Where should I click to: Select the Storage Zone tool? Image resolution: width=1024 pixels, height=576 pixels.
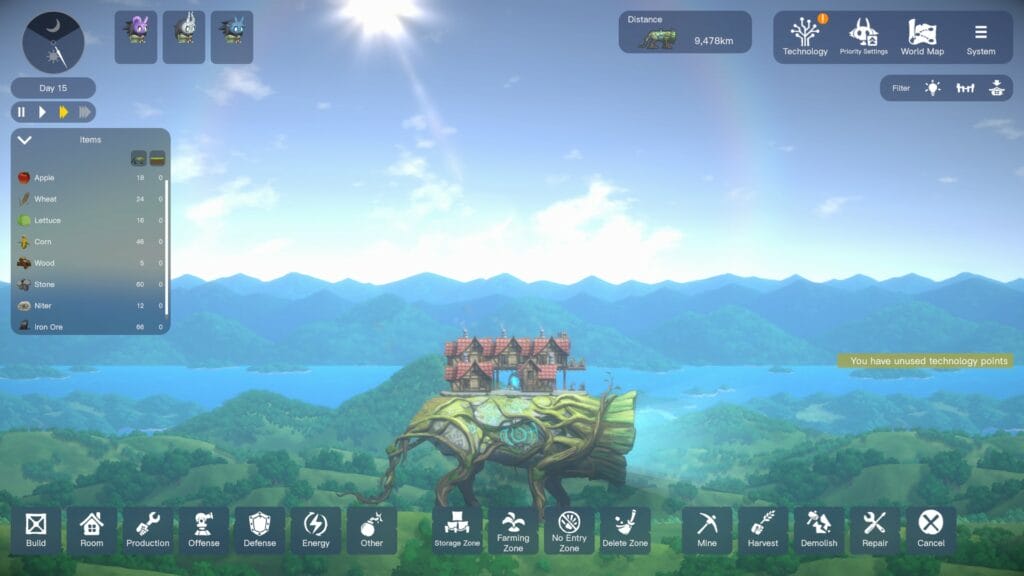point(458,530)
